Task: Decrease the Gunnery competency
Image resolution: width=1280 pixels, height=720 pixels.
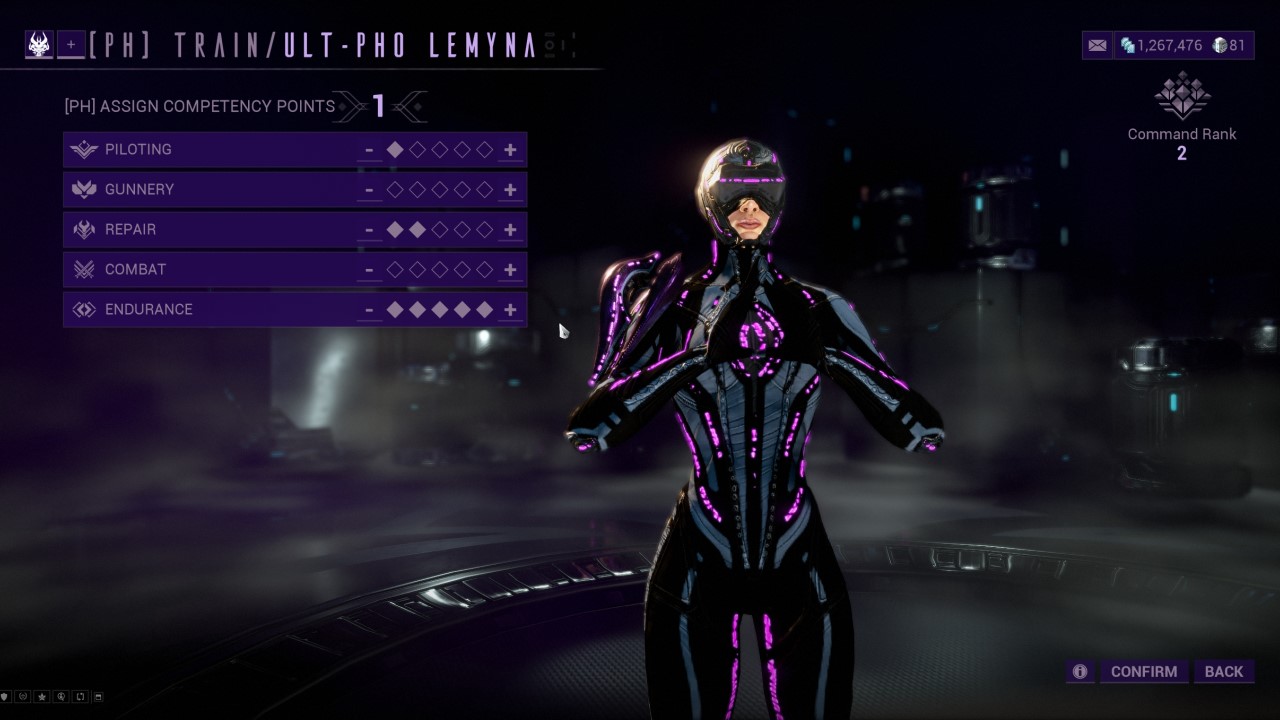Action: point(369,190)
